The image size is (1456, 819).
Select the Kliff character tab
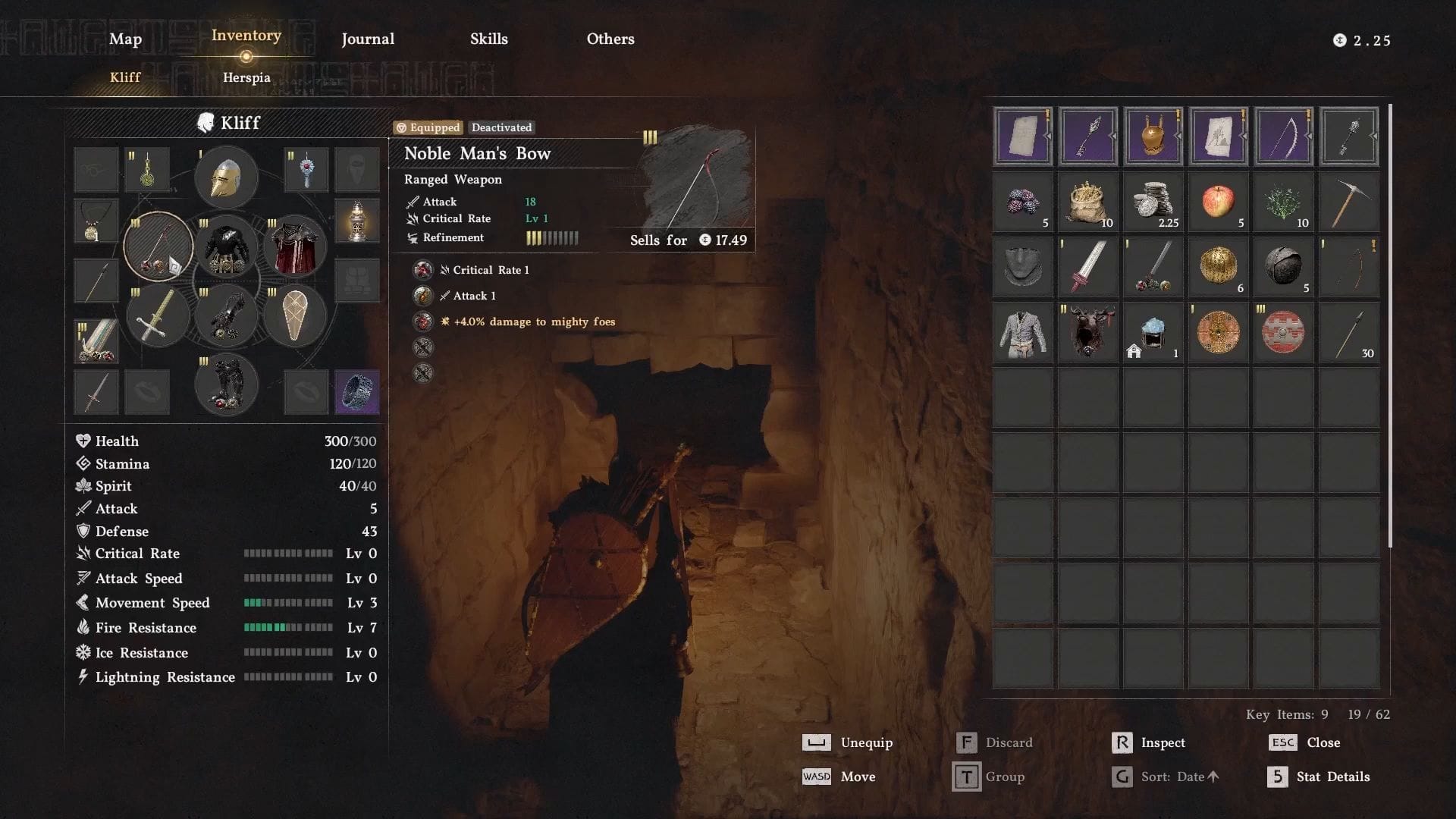[x=125, y=77]
